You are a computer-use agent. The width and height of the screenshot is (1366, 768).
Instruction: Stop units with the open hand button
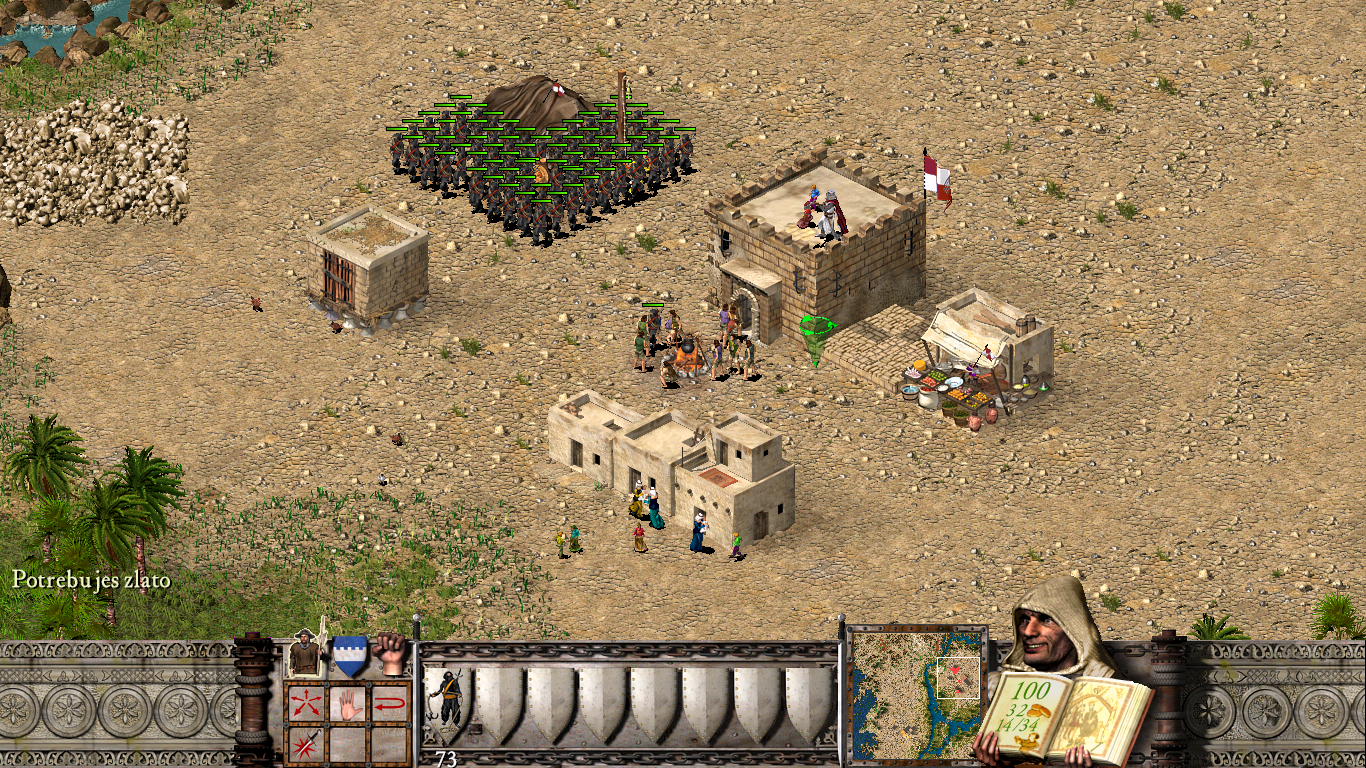click(347, 702)
